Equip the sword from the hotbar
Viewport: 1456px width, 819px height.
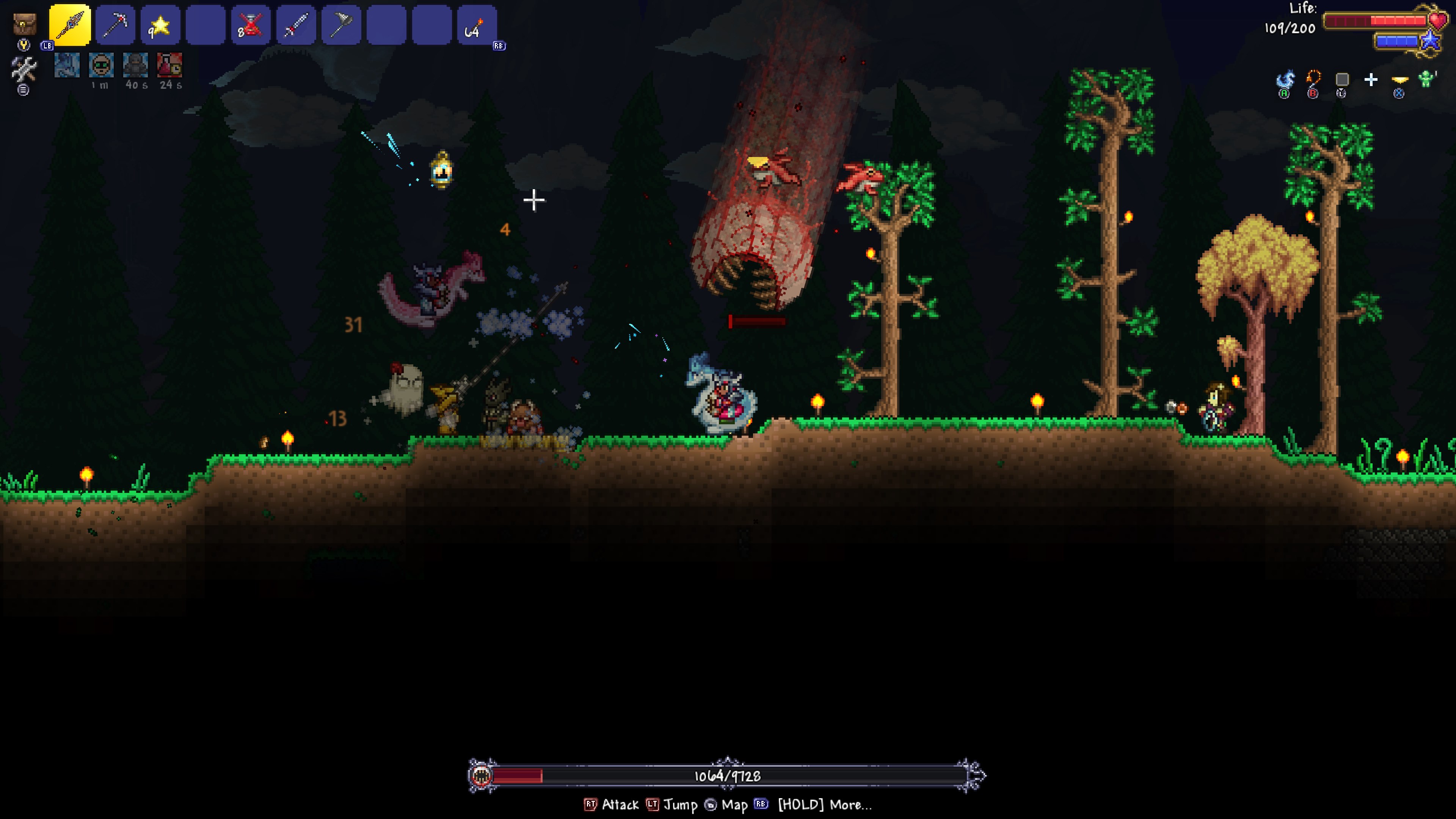point(296,25)
